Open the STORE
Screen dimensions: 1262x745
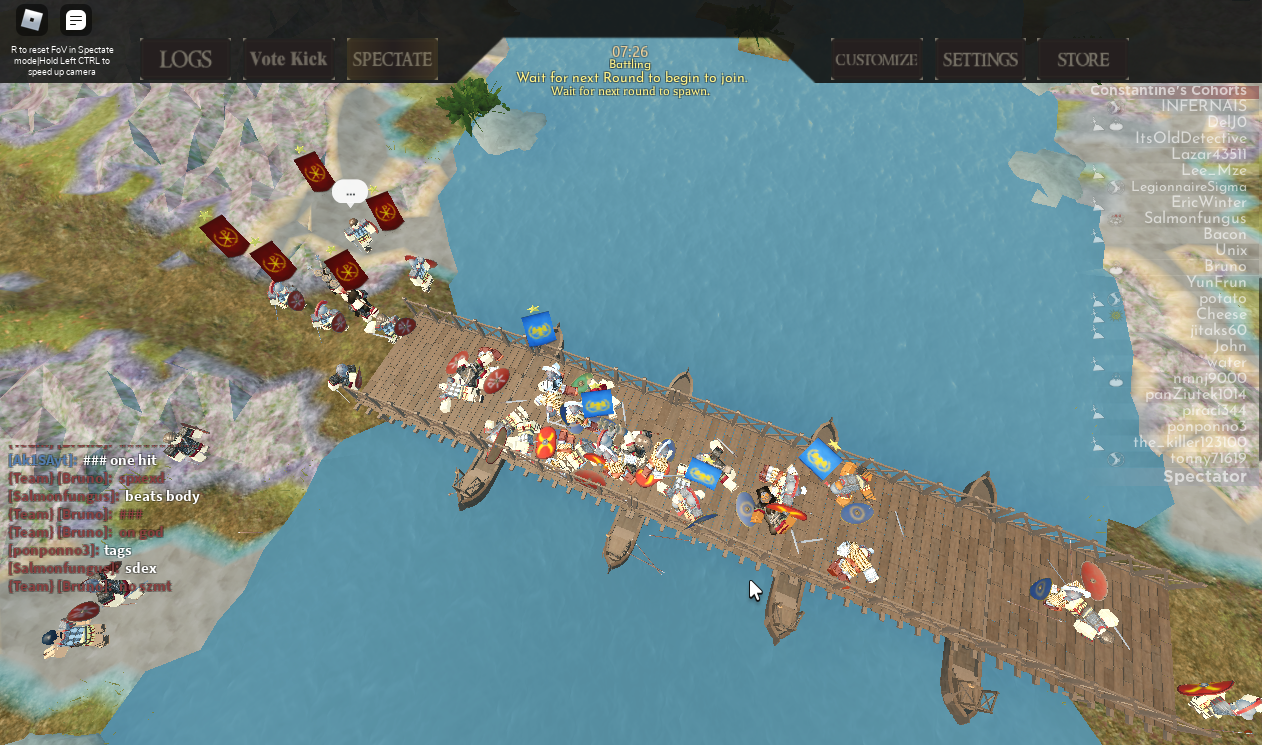(x=1083, y=59)
